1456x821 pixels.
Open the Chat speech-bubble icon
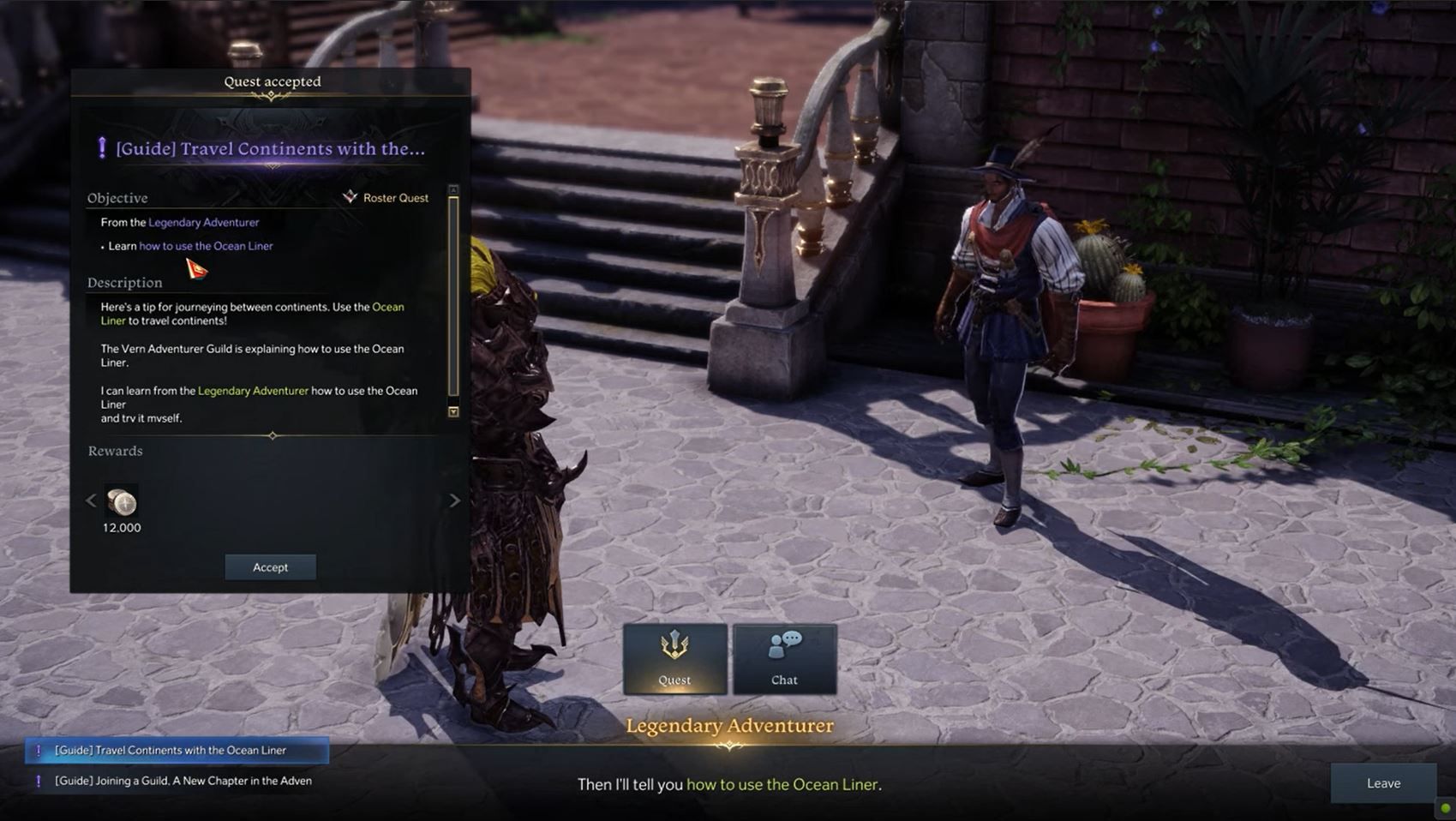pyautogui.click(x=784, y=643)
